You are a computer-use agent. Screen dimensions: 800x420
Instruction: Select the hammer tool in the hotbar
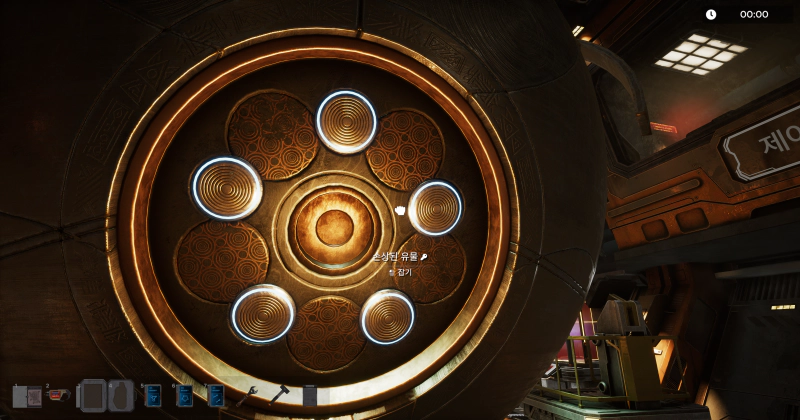[279, 396]
